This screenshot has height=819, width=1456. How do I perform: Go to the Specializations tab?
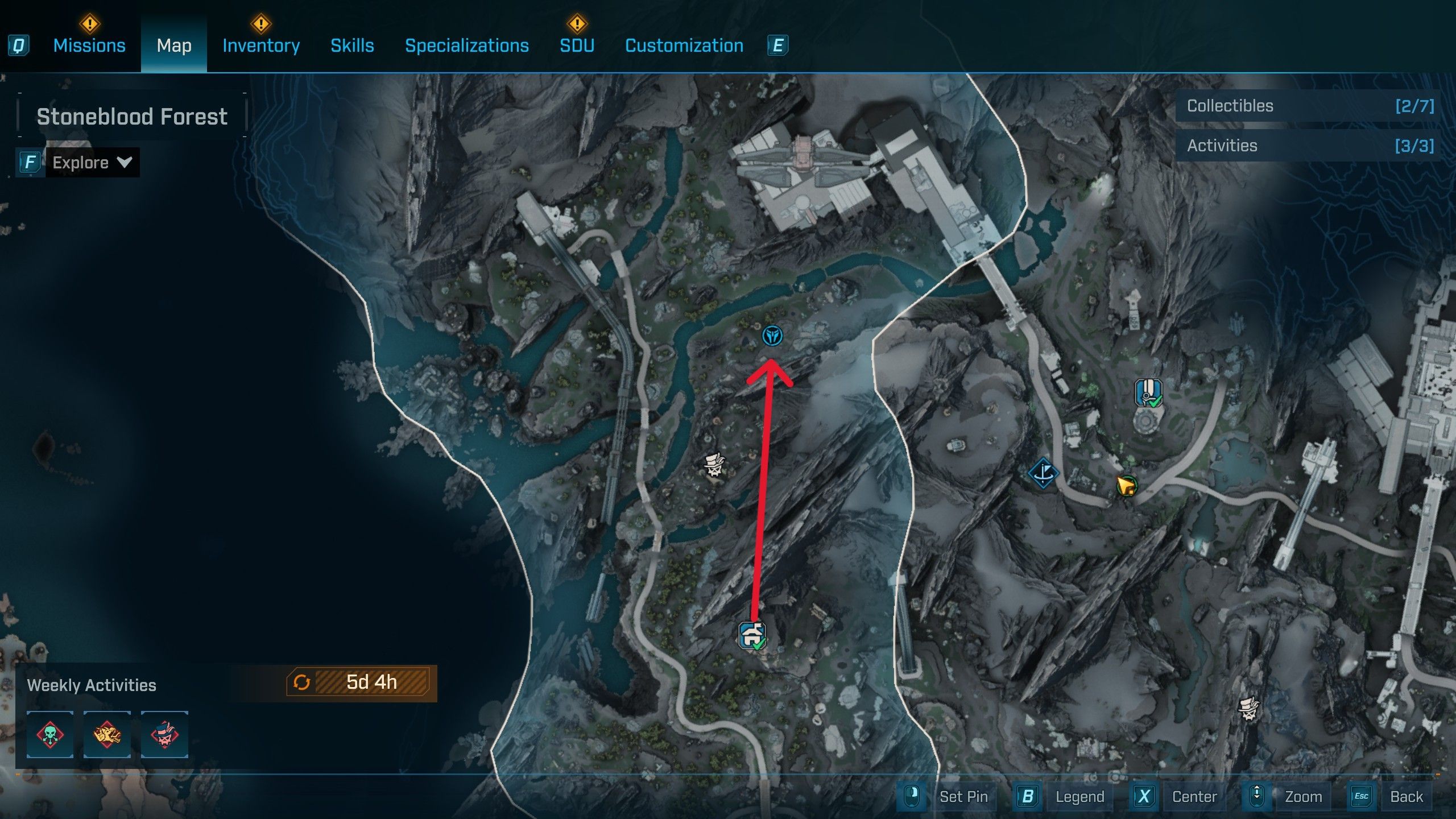466,45
